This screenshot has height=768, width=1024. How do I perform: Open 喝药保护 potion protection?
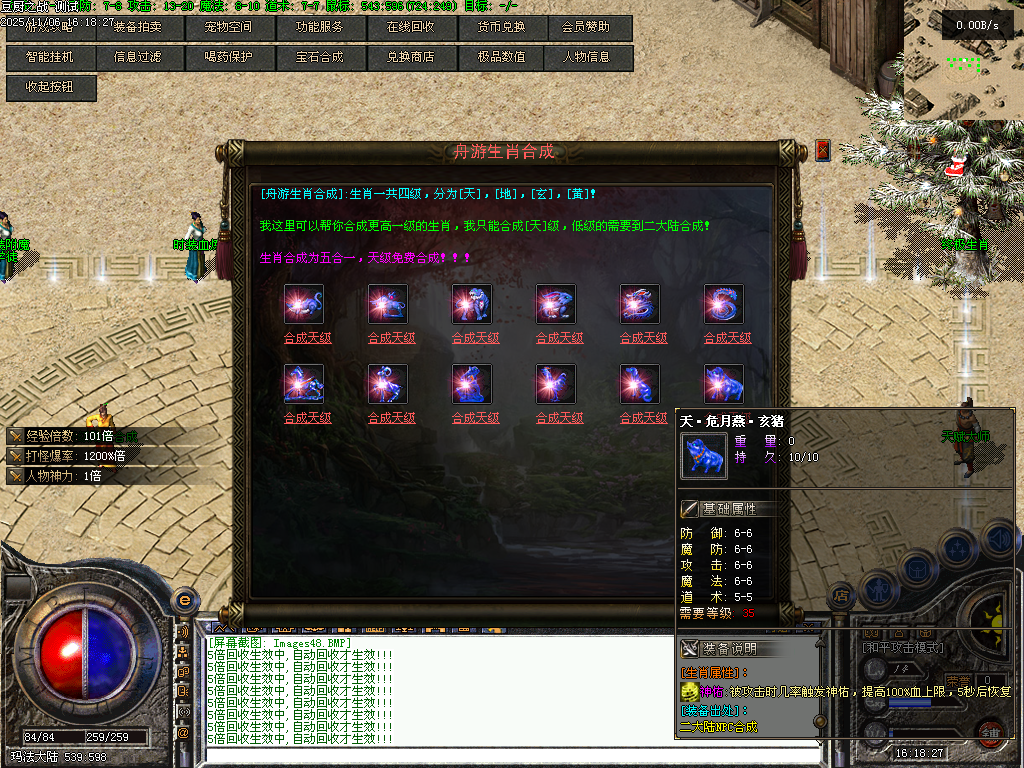click(x=229, y=57)
